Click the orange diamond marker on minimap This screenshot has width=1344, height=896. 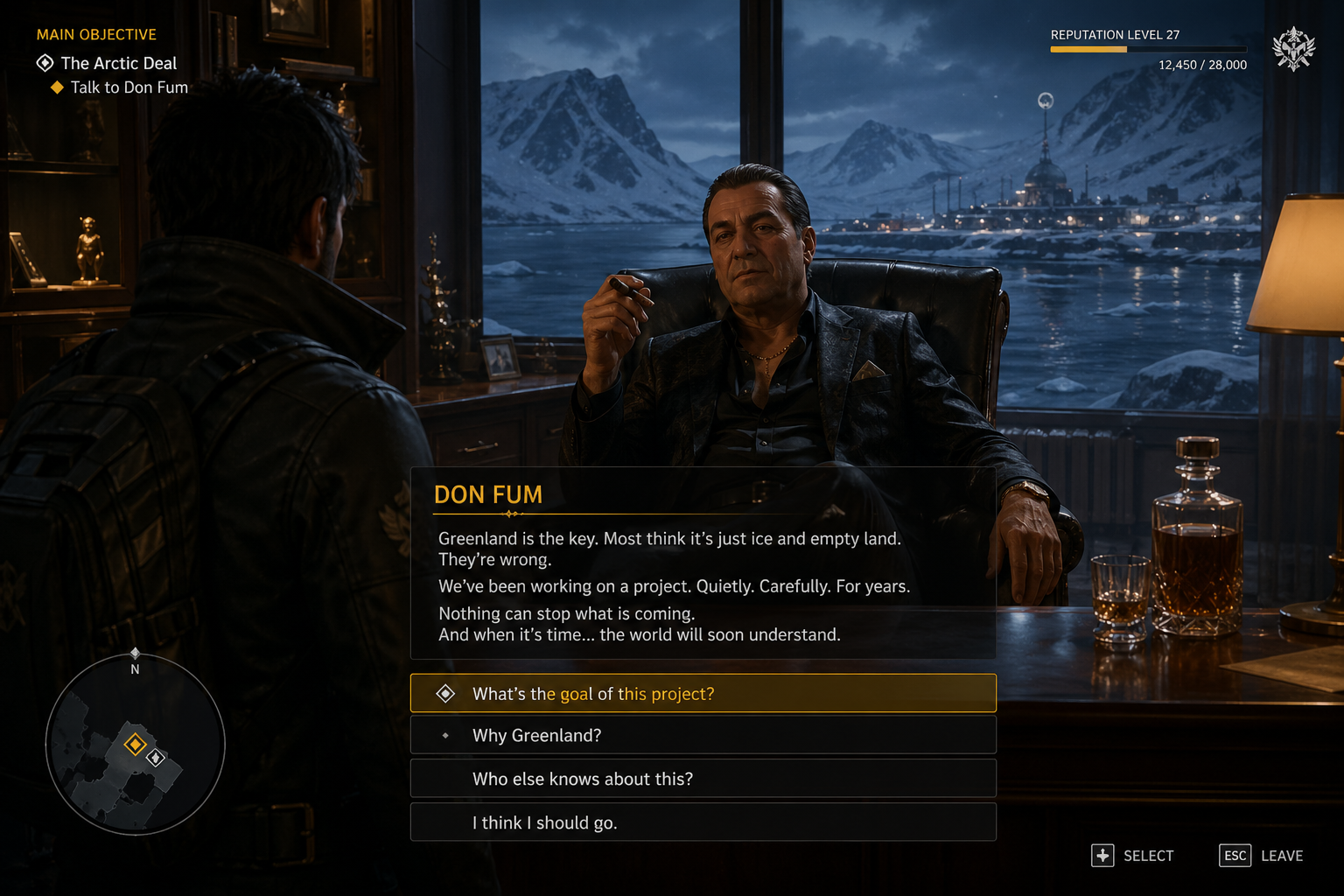135,745
